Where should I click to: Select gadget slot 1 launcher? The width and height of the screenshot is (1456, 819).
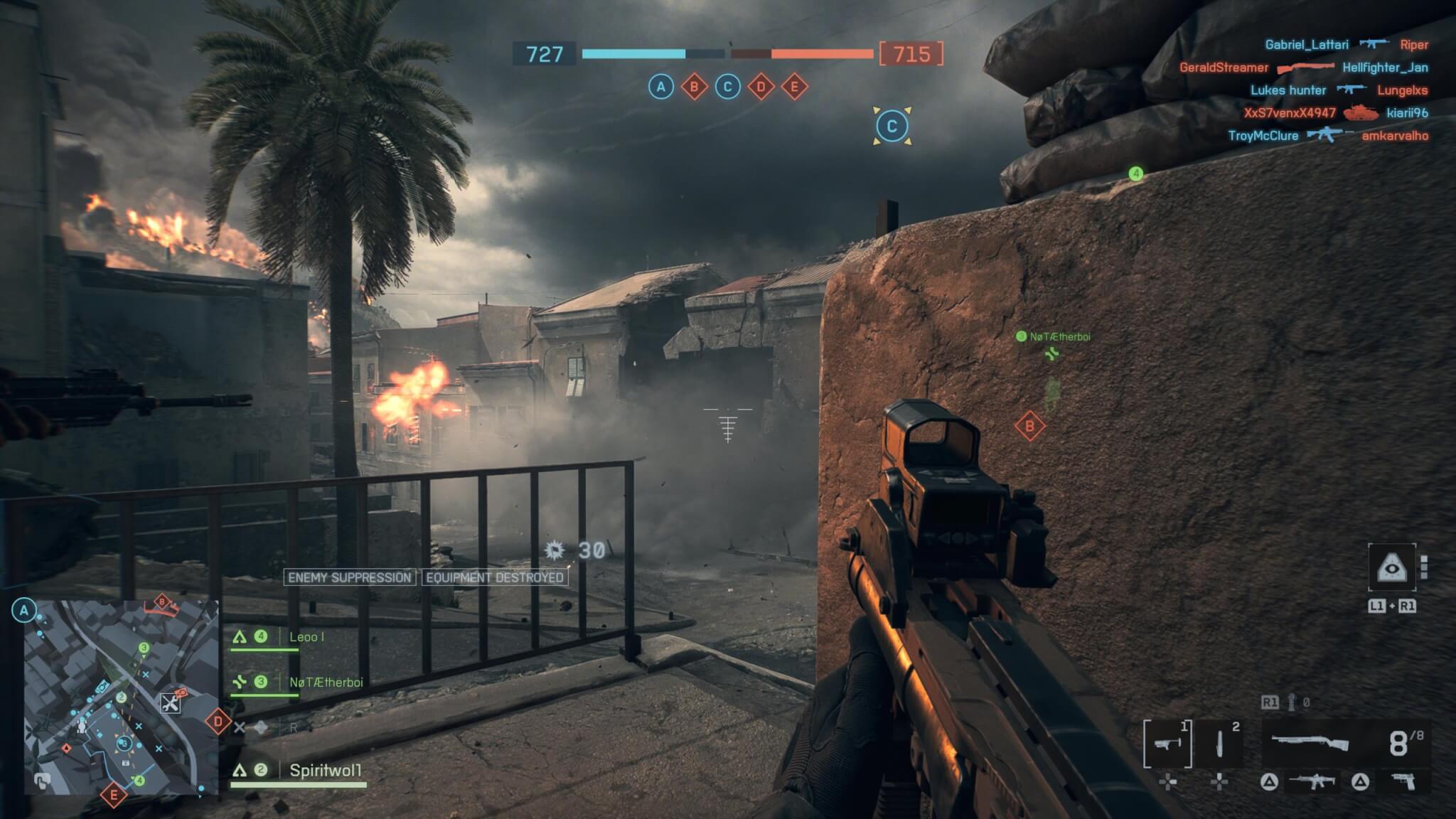1167,744
